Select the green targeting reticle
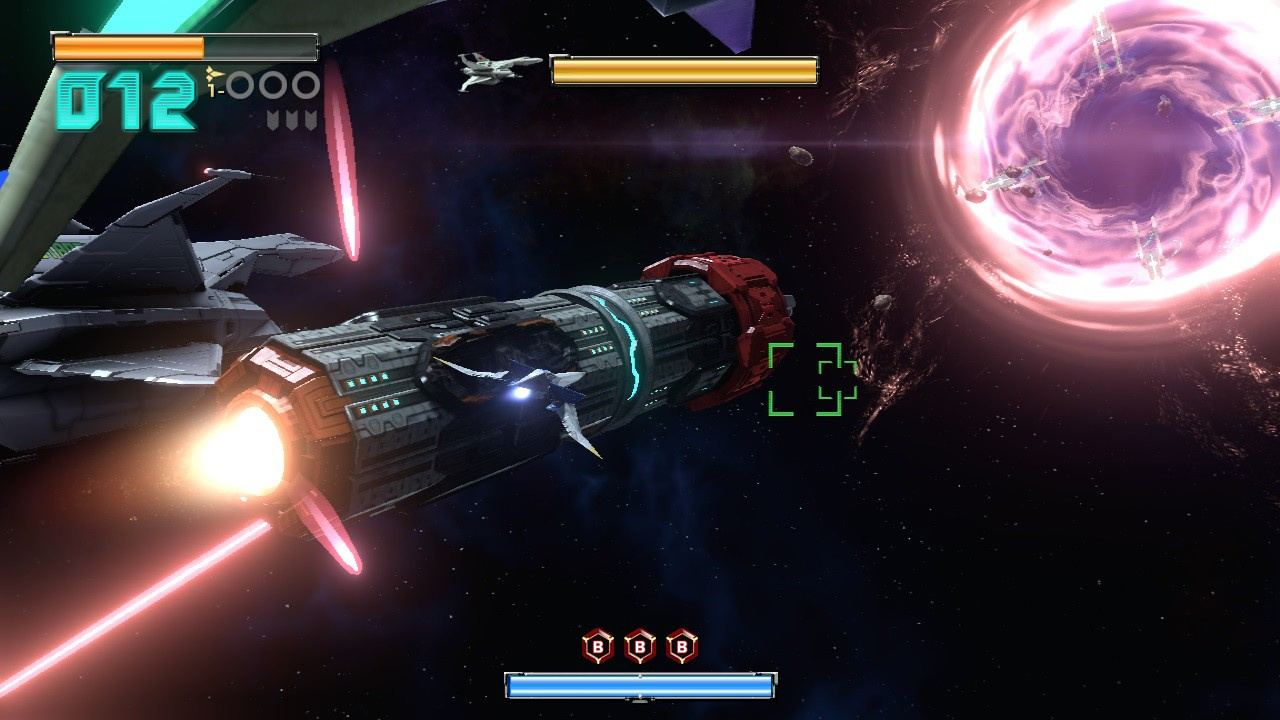 click(x=812, y=379)
